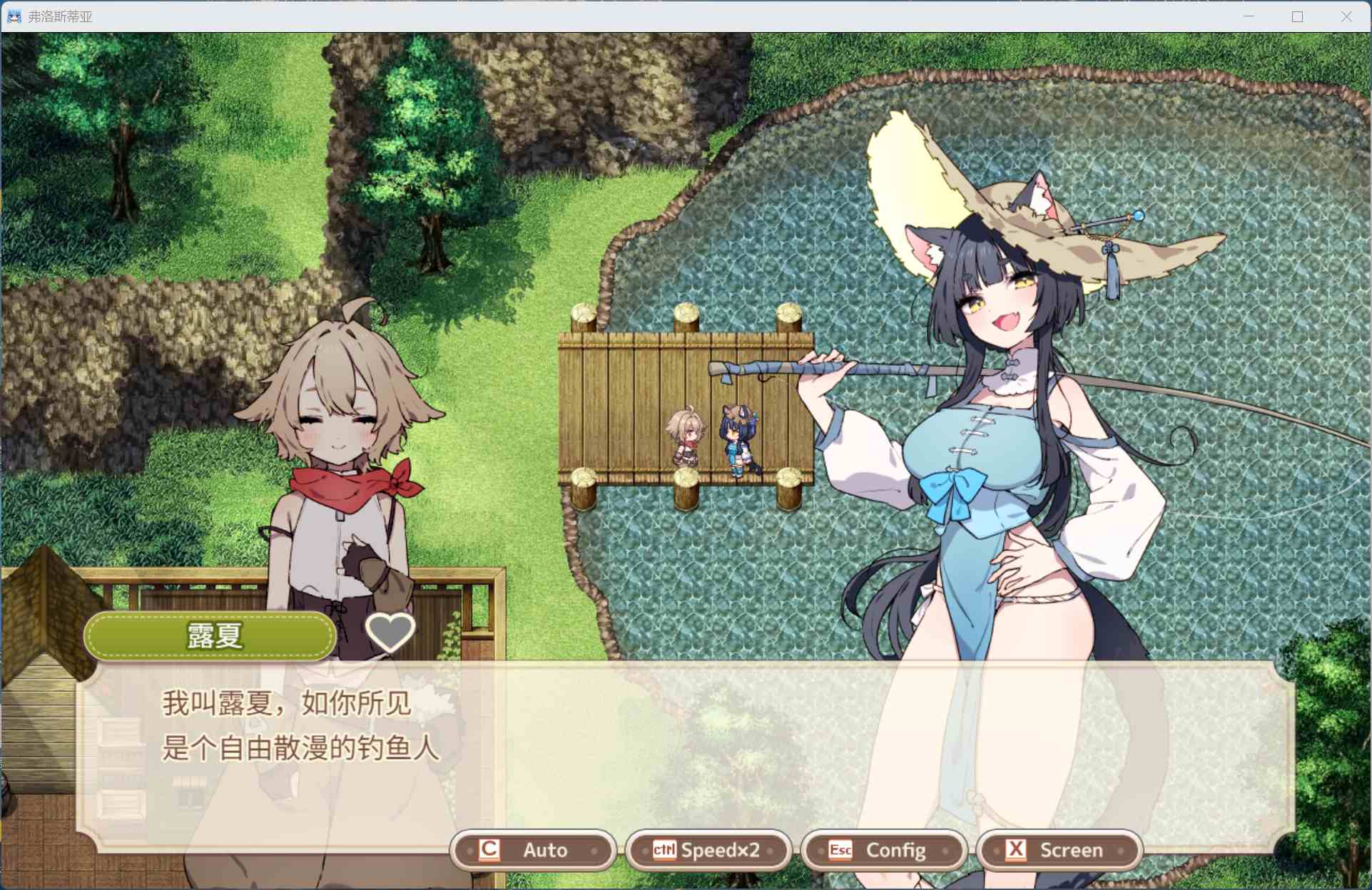The width and height of the screenshot is (1372, 890).
Task: Enable Auto dialogue mode
Action: pyautogui.click(x=533, y=849)
